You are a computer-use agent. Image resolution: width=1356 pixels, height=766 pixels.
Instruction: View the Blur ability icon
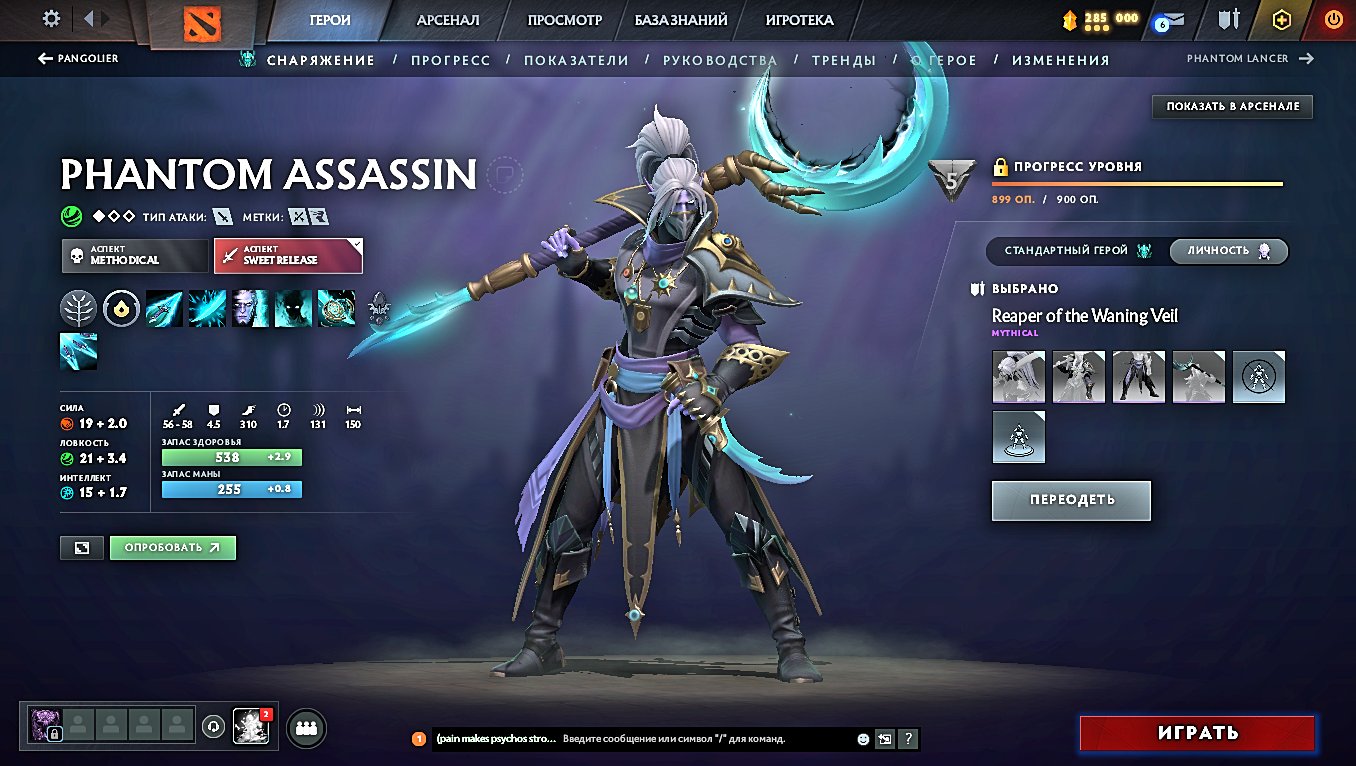click(293, 308)
